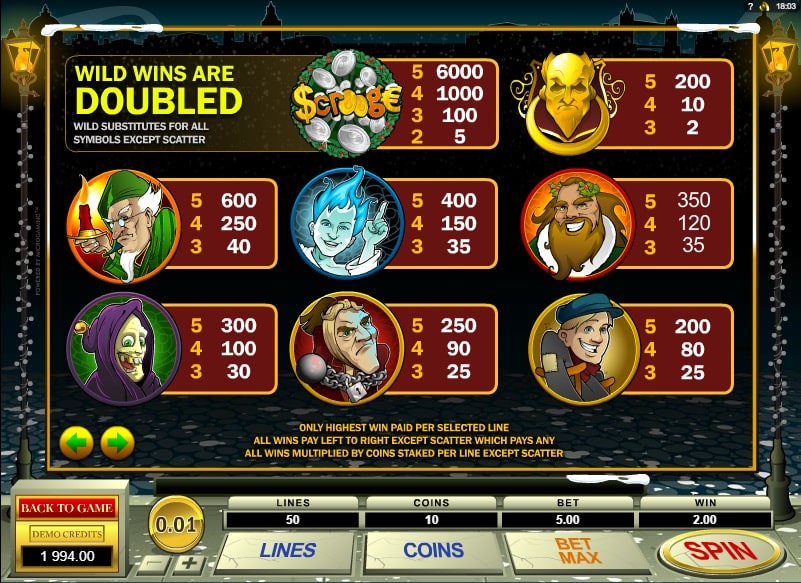Toggle sound with the headphones icon

tap(766, 7)
